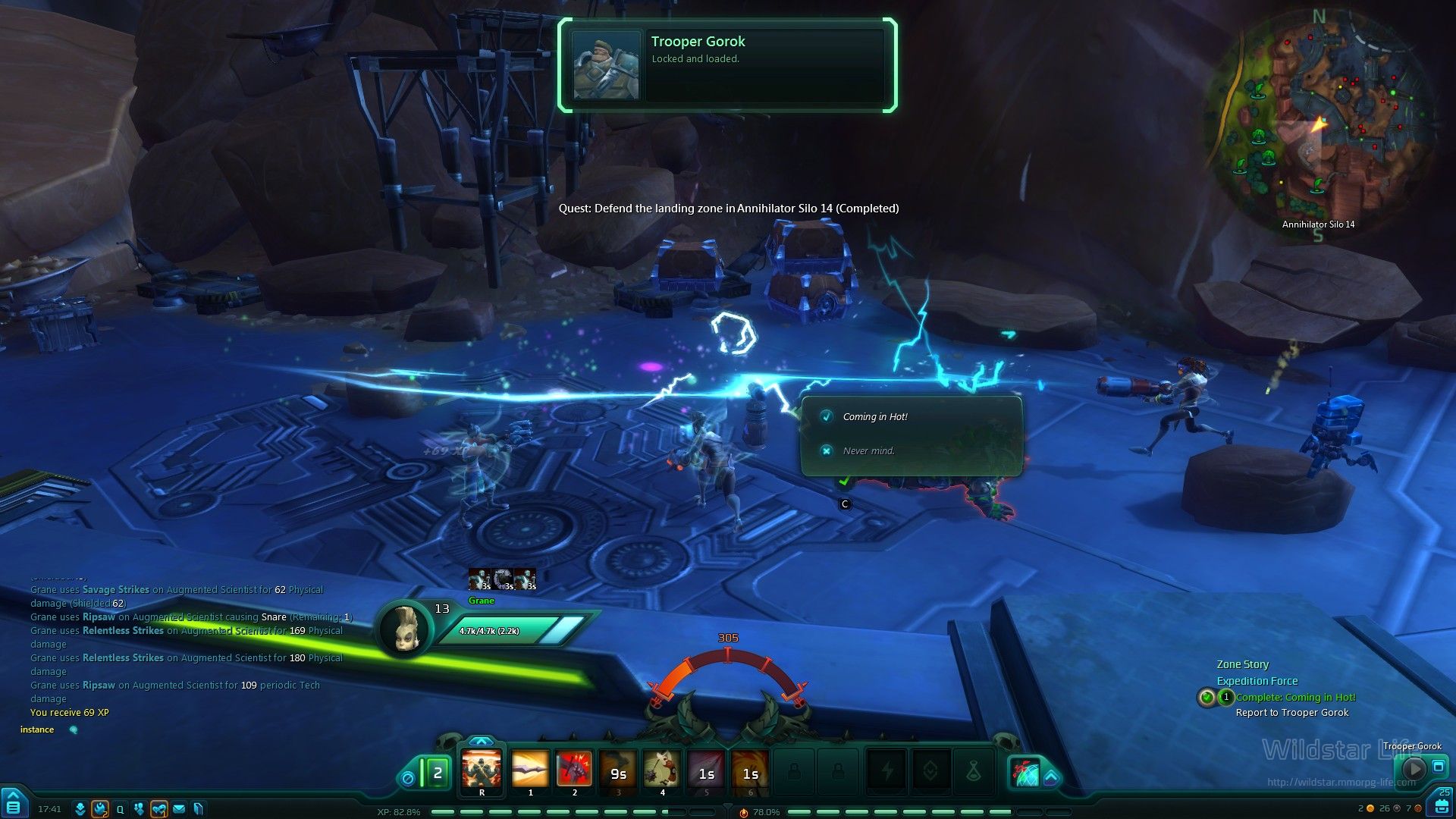
Task: Select the 'instance' chat channel label
Action: click(x=37, y=730)
